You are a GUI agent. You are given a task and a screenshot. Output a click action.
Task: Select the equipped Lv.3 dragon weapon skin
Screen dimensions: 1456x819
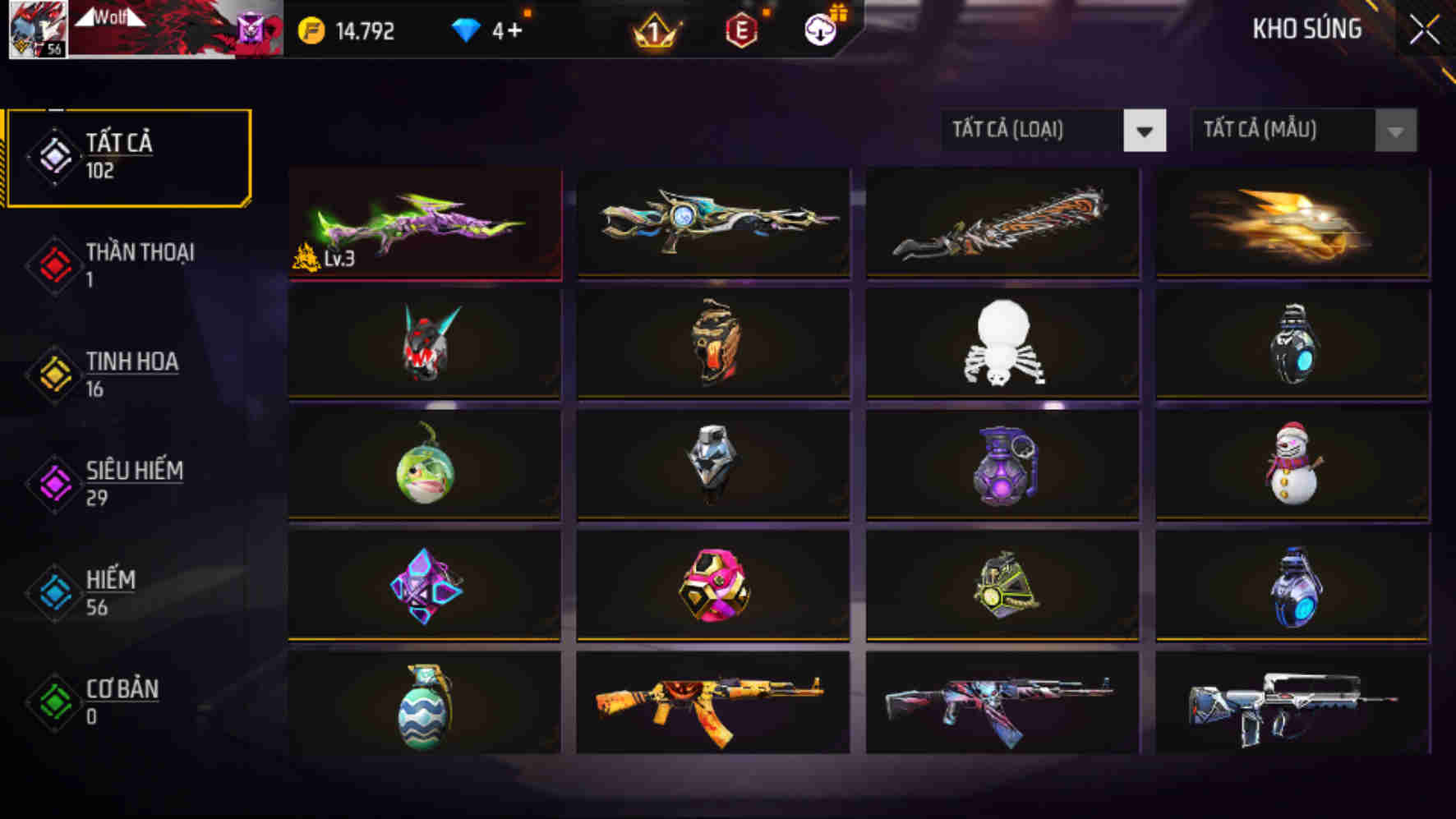coord(423,223)
